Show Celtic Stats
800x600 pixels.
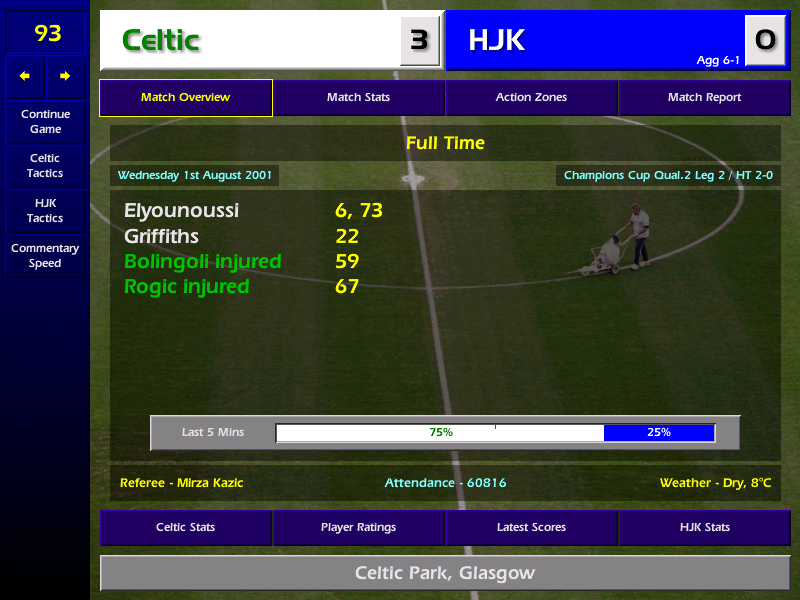[185, 527]
